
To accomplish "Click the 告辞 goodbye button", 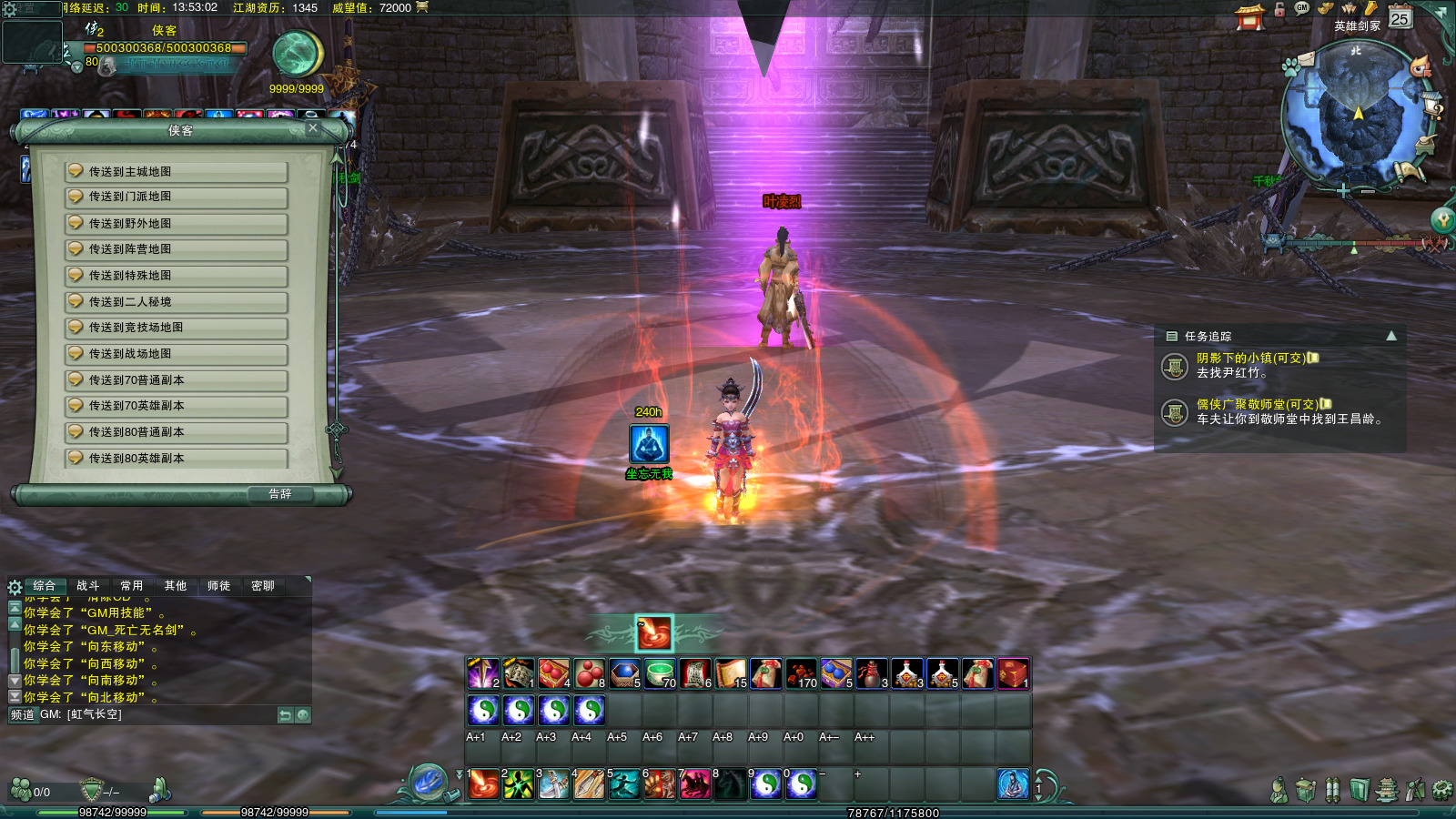I will (x=280, y=494).
